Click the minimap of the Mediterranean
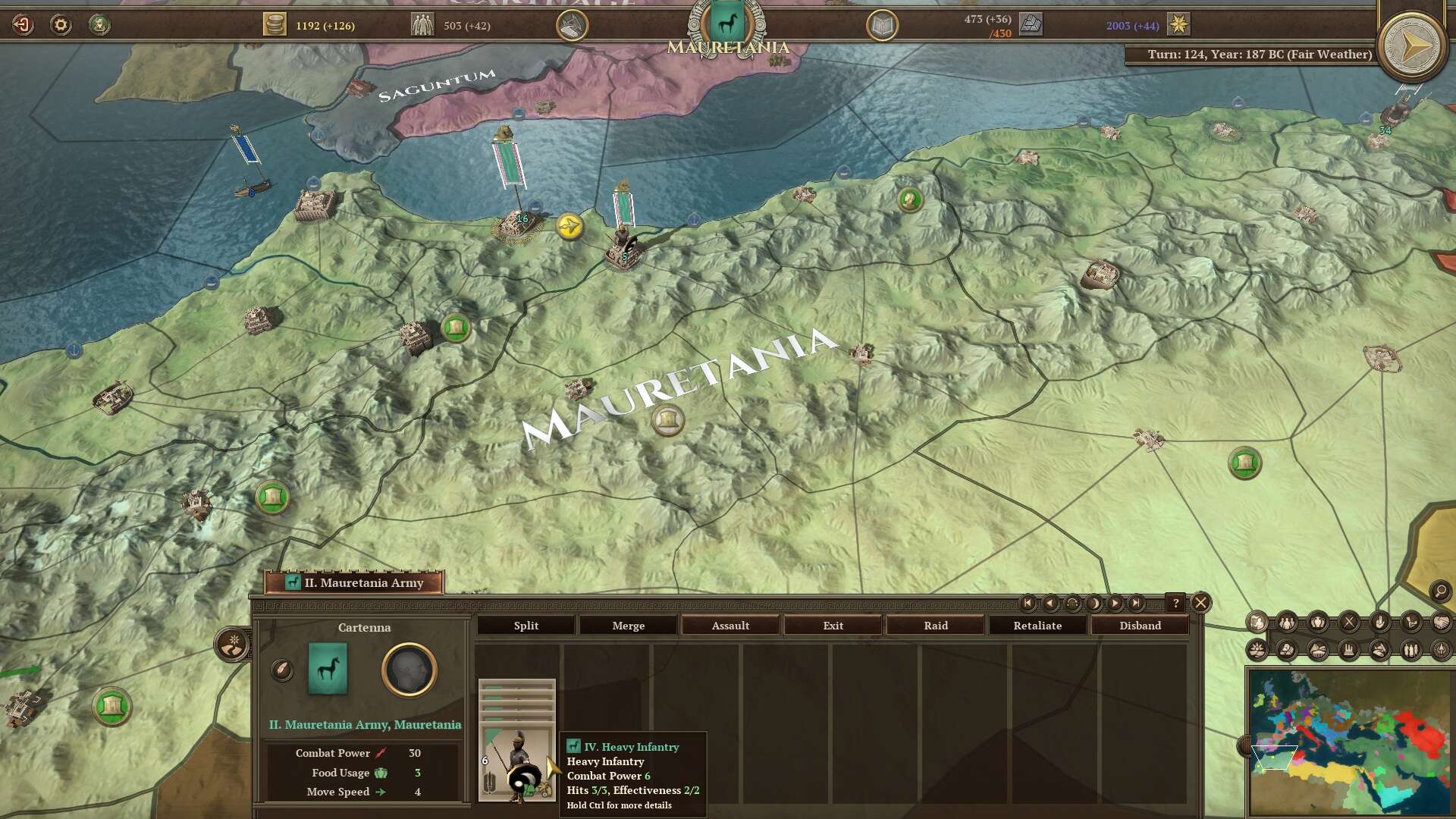The height and width of the screenshot is (819, 1456). (x=1350, y=741)
